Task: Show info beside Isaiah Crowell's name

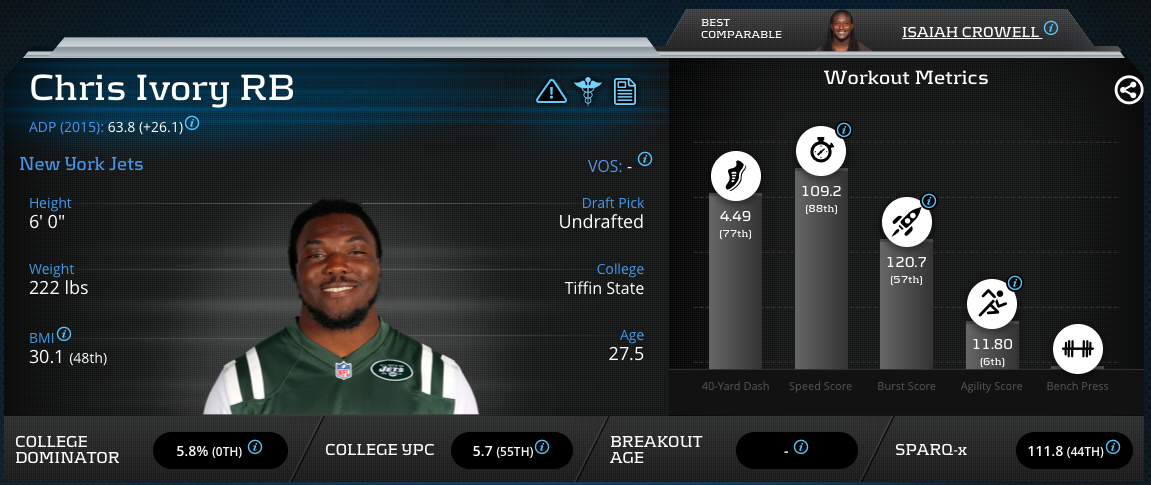Action: pos(1051,28)
